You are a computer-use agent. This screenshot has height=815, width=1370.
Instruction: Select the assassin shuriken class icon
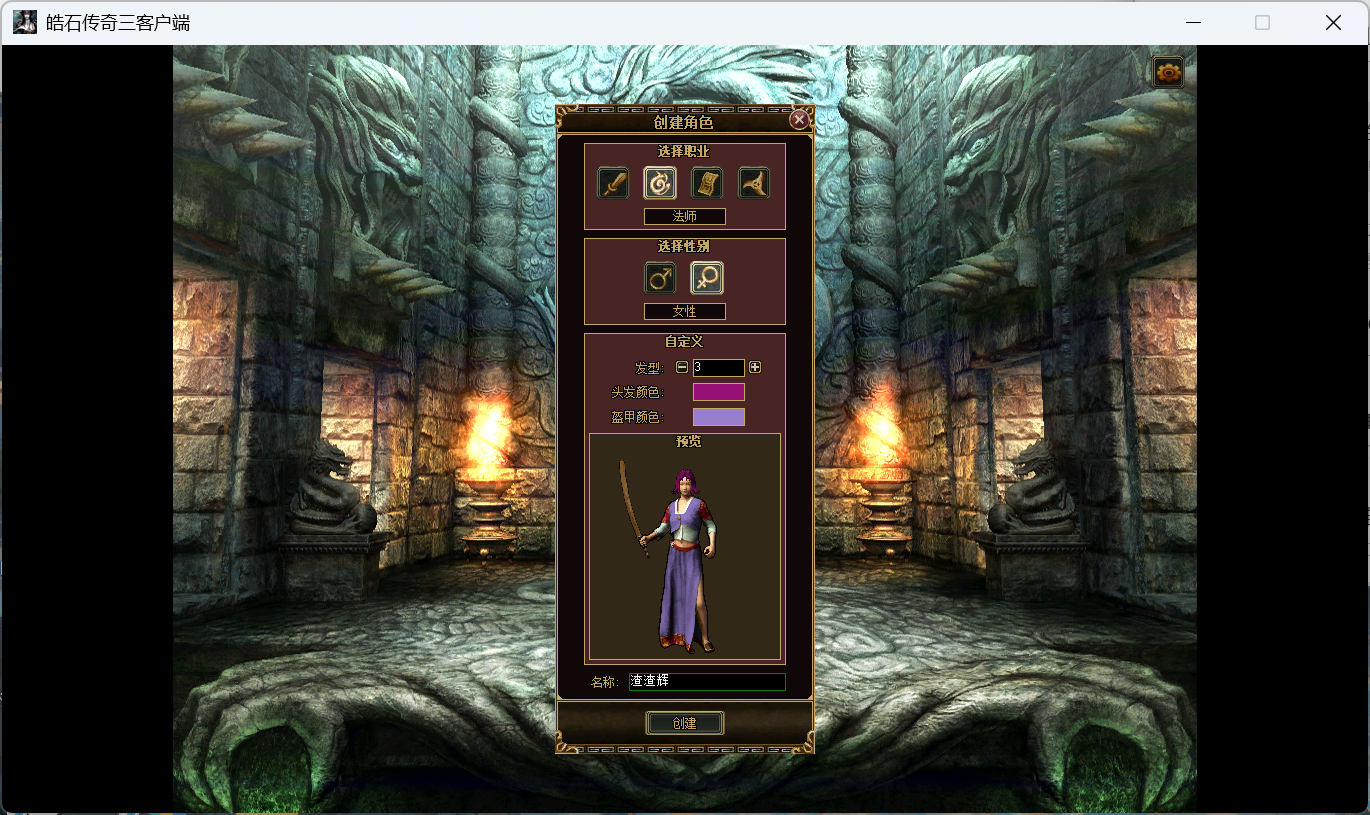[753, 182]
